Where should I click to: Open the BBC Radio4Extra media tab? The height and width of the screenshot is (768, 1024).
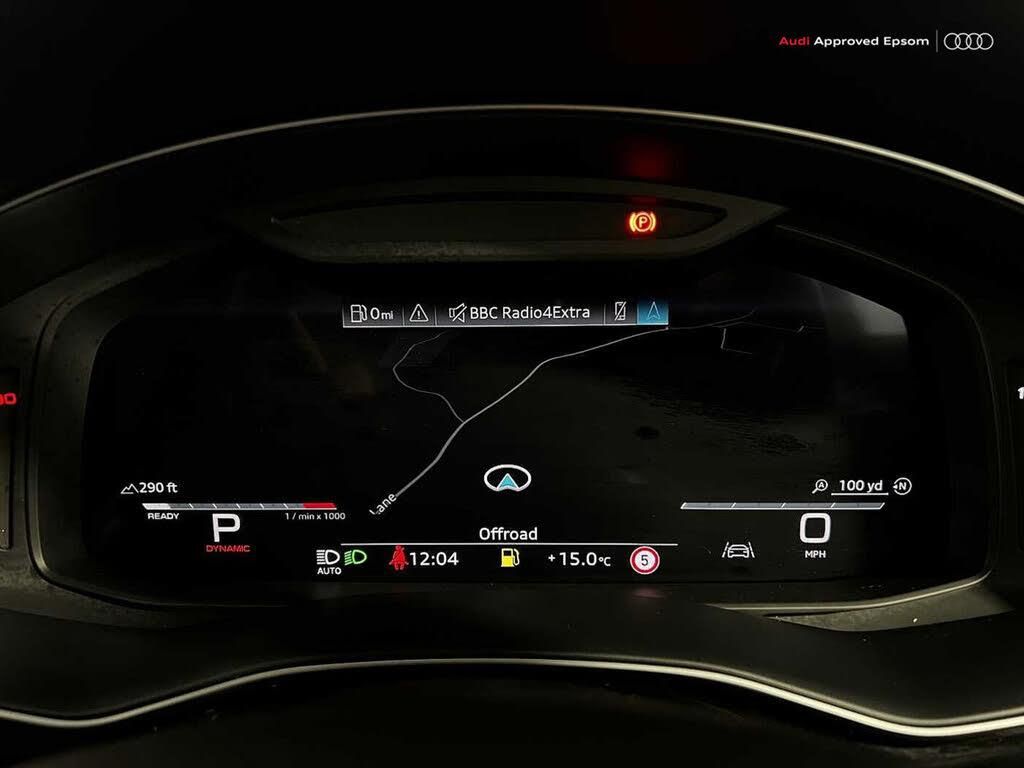pyautogui.click(x=520, y=313)
